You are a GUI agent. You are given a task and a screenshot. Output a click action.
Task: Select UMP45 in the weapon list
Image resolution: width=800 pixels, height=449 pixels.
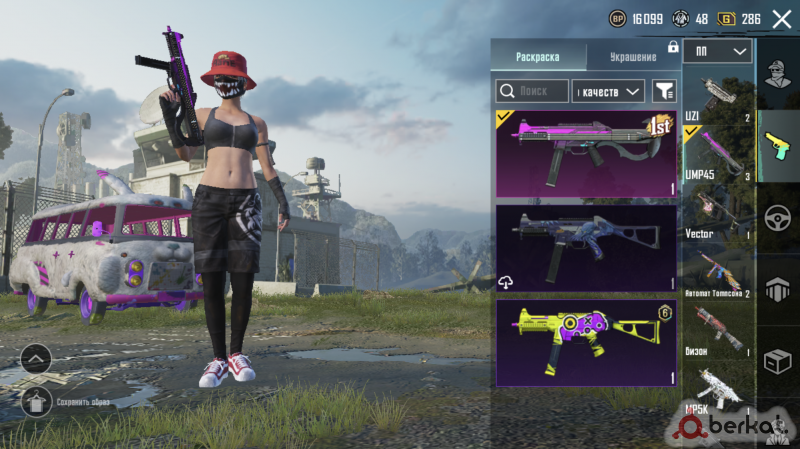coord(718,154)
